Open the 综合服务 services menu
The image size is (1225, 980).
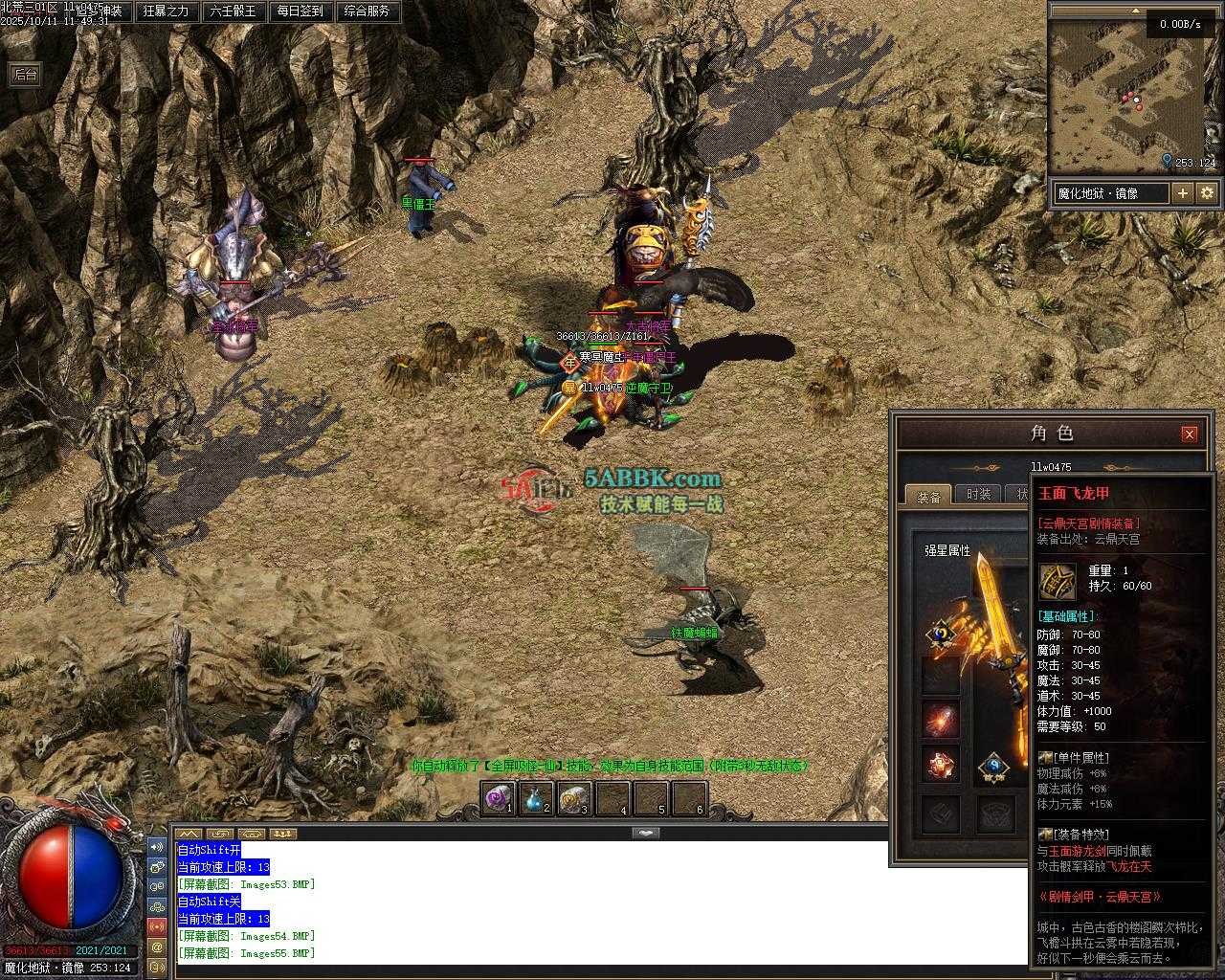367,11
